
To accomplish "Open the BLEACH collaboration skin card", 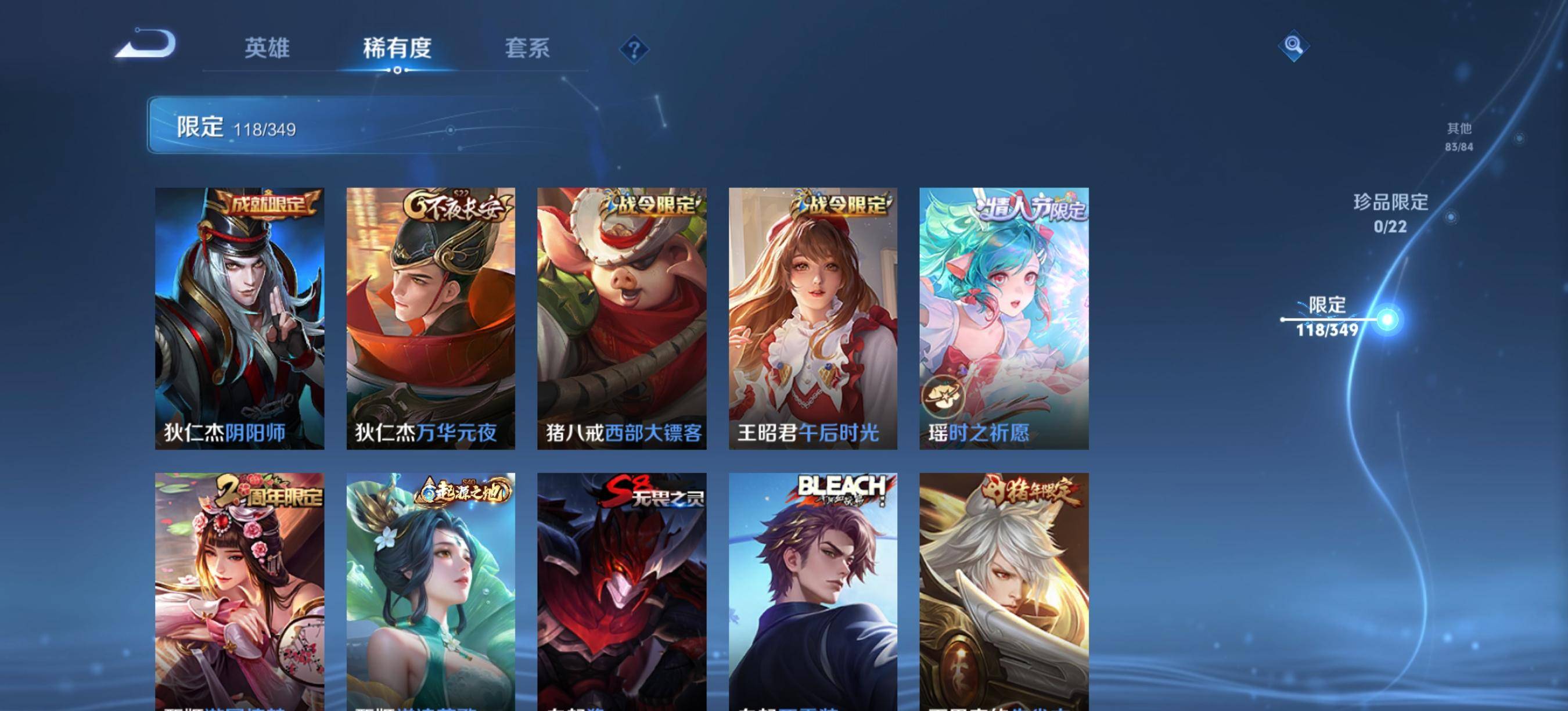I will (812, 591).
